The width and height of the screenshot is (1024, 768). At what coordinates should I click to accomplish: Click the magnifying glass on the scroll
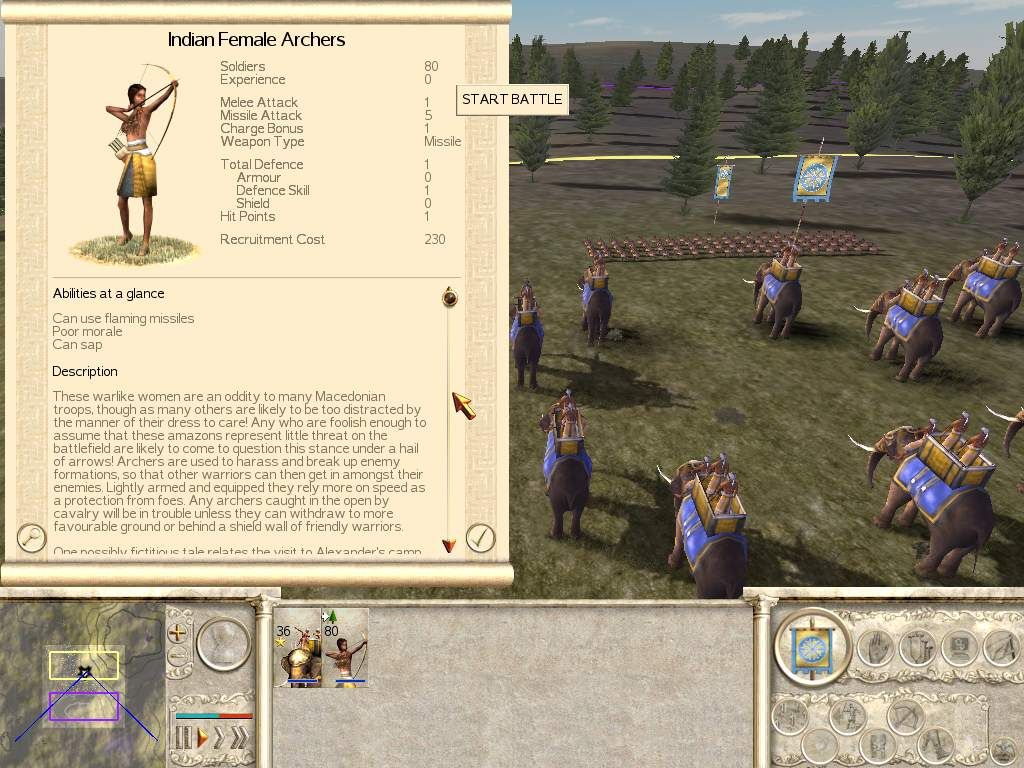[32, 538]
